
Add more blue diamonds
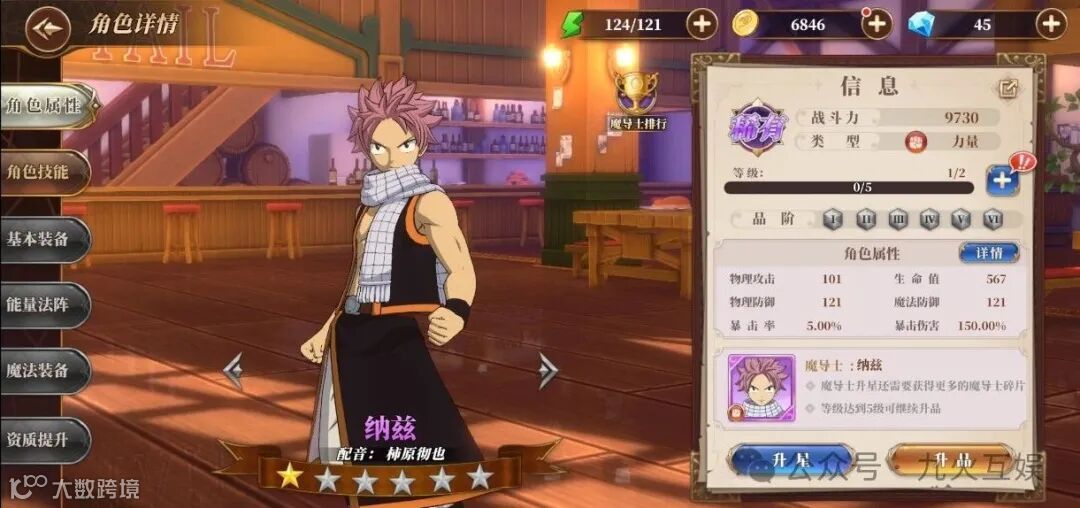pyautogui.click(x=1051, y=24)
